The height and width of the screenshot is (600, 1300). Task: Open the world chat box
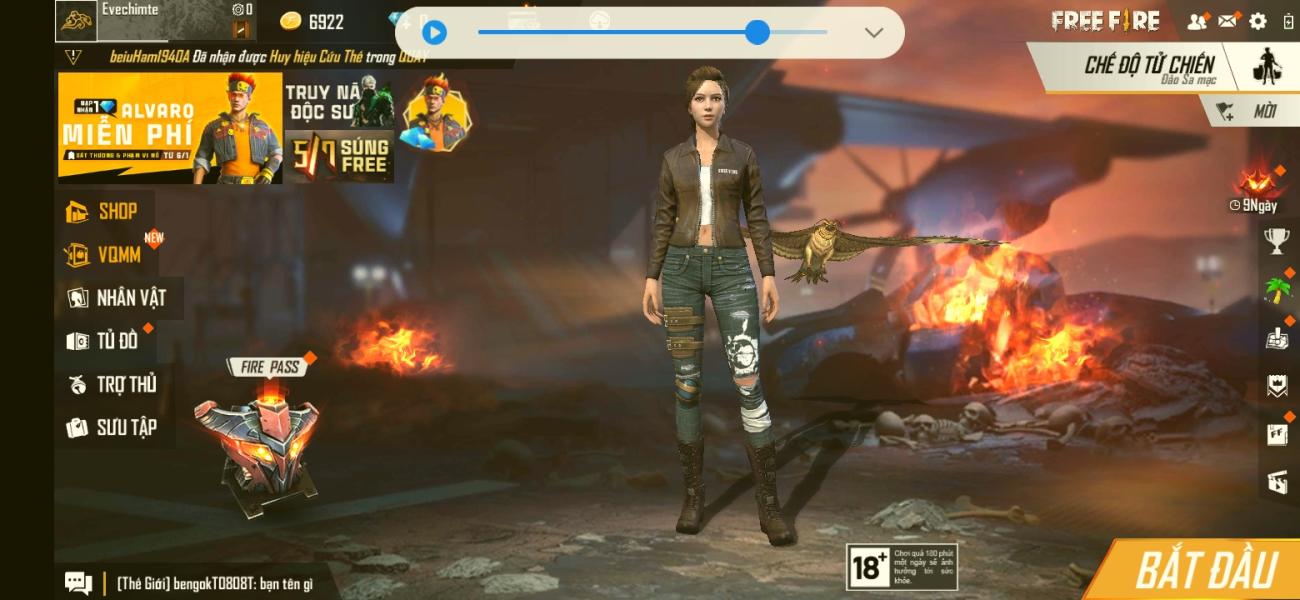pyautogui.click(x=200, y=582)
